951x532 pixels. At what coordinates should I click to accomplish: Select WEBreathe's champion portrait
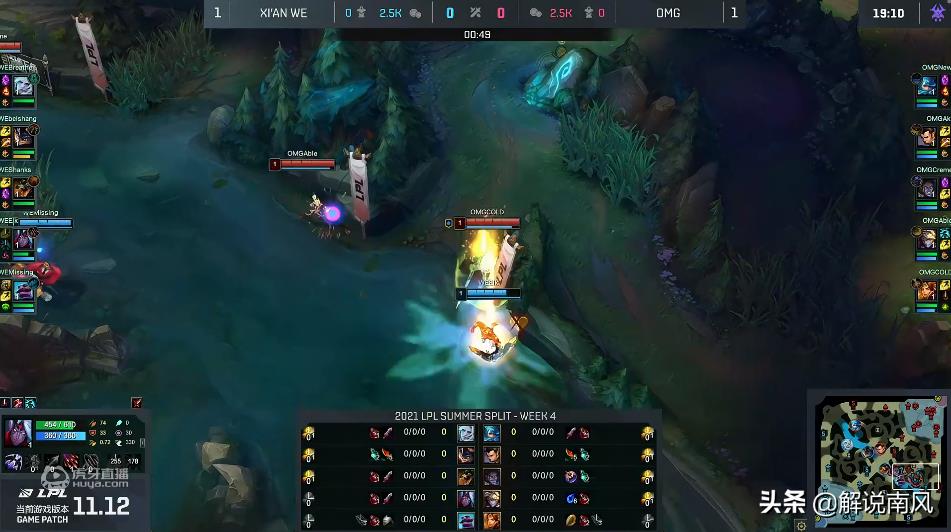coord(23,88)
